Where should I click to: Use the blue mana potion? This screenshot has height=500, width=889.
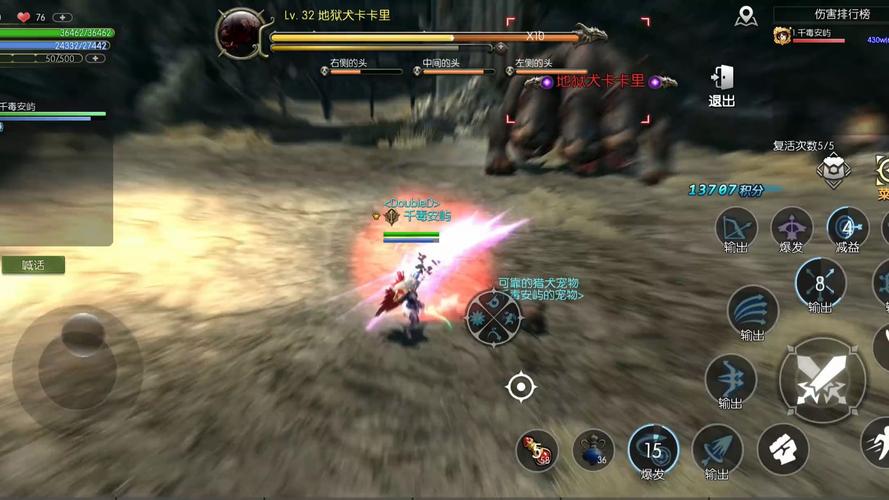point(593,451)
